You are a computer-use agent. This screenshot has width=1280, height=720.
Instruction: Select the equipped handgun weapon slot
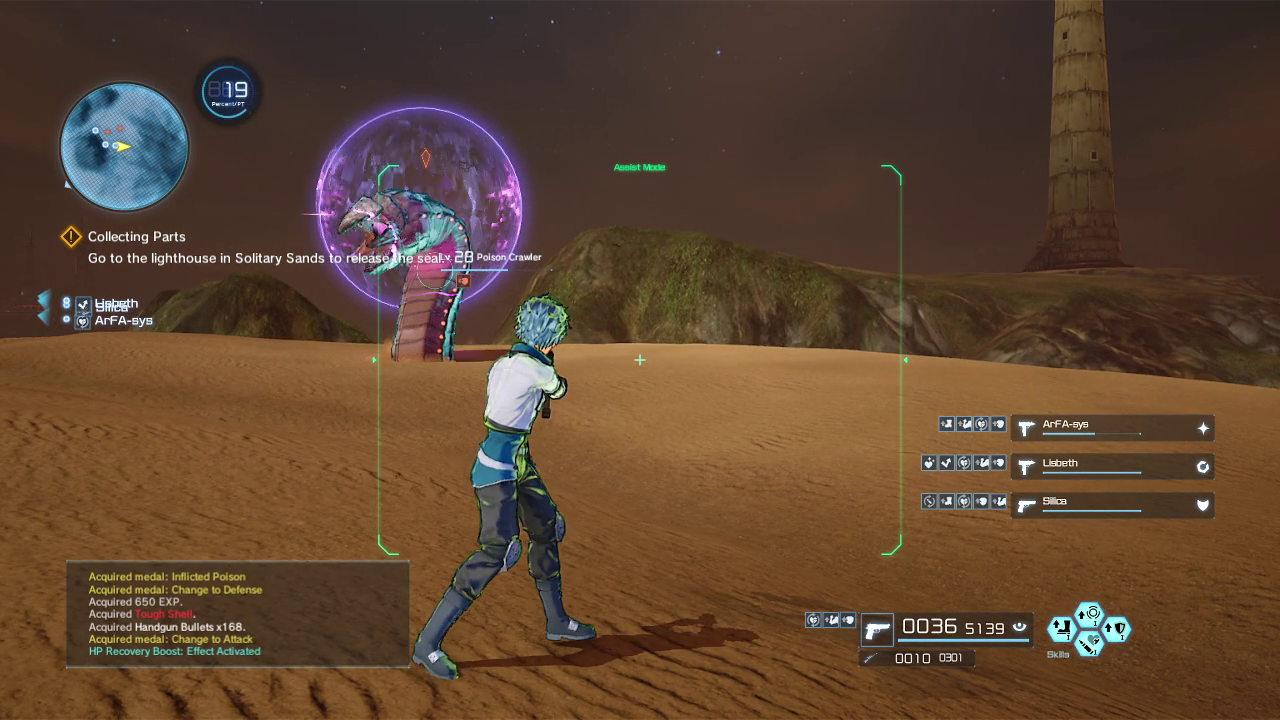[877, 630]
